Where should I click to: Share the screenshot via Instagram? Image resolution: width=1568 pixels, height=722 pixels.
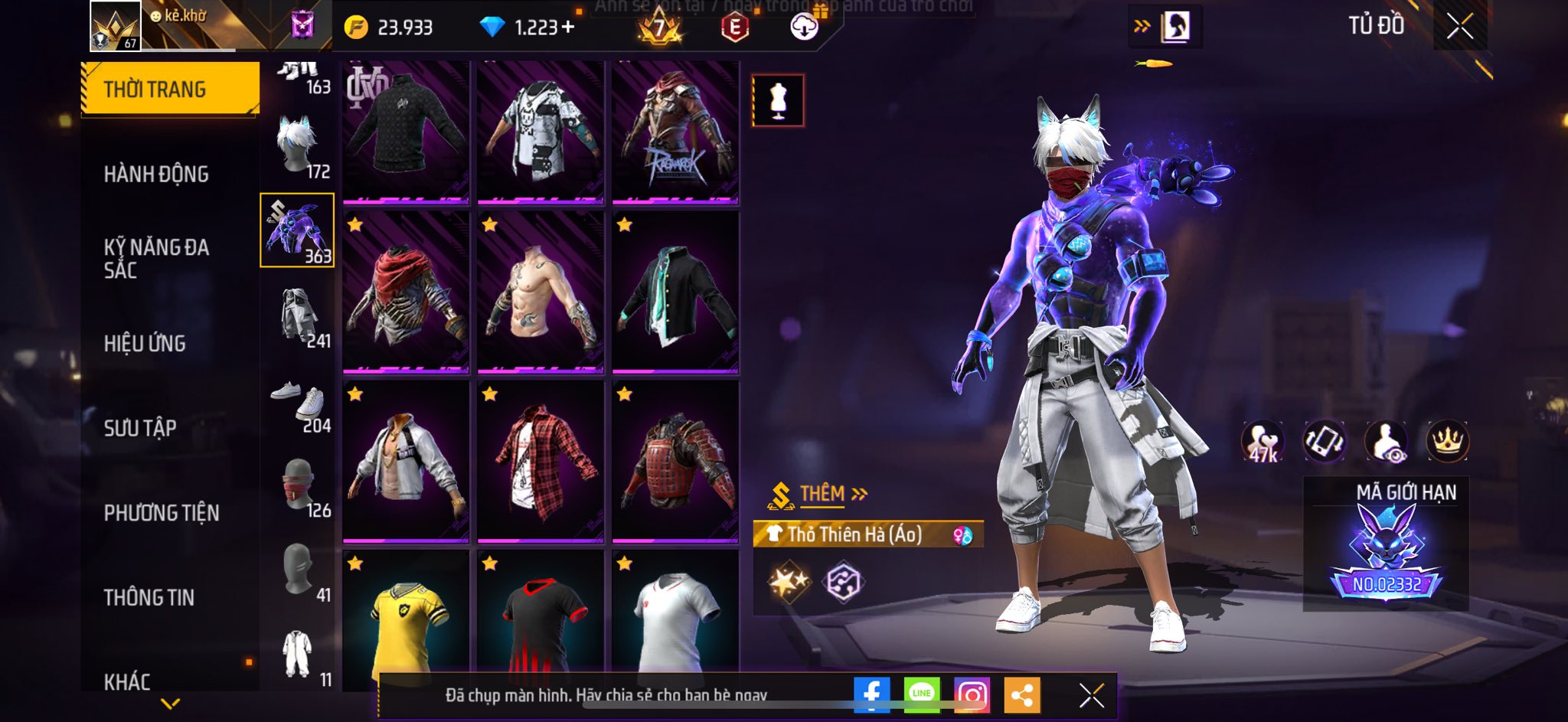(x=972, y=694)
